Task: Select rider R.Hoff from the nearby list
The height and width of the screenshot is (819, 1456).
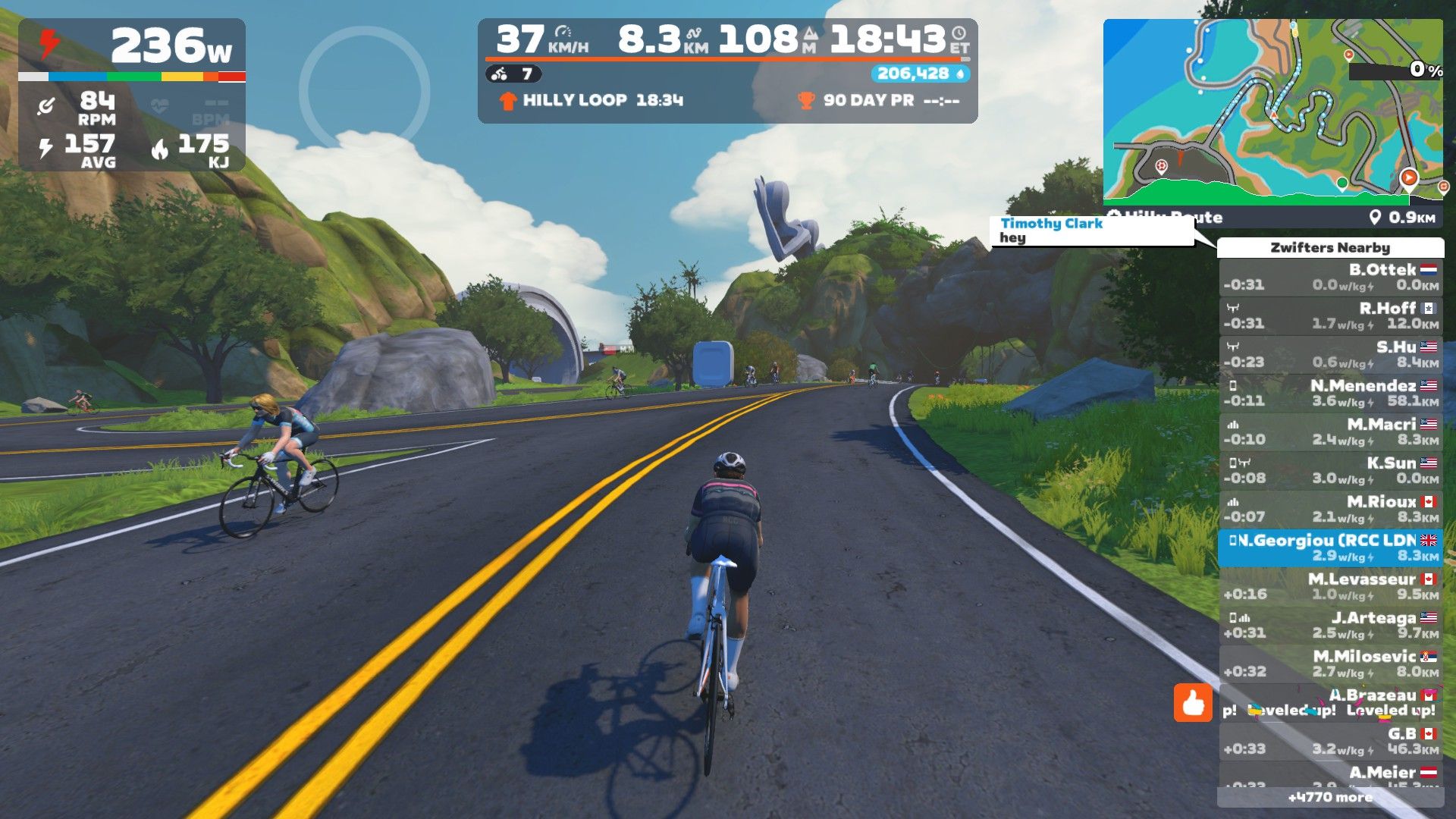Action: 1330,315
